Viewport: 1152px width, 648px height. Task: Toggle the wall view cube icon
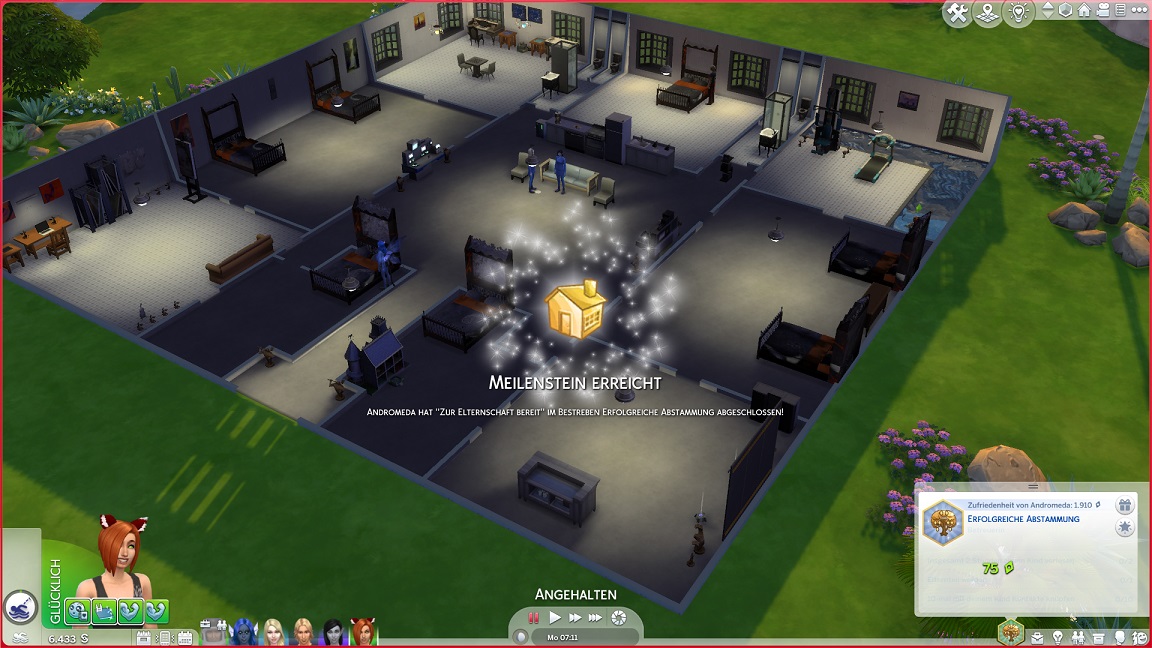pyautogui.click(x=1065, y=11)
